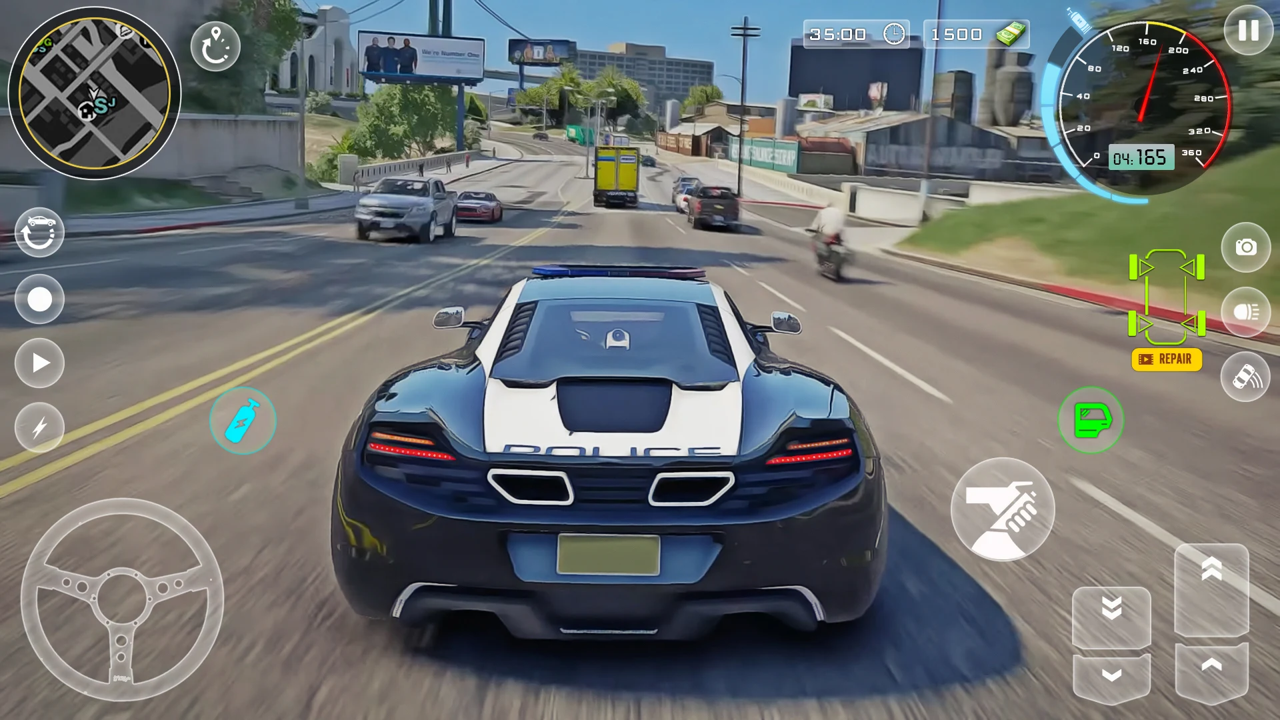Enable screen capture playback mode
Screen dimensions: 1280x720
39,363
